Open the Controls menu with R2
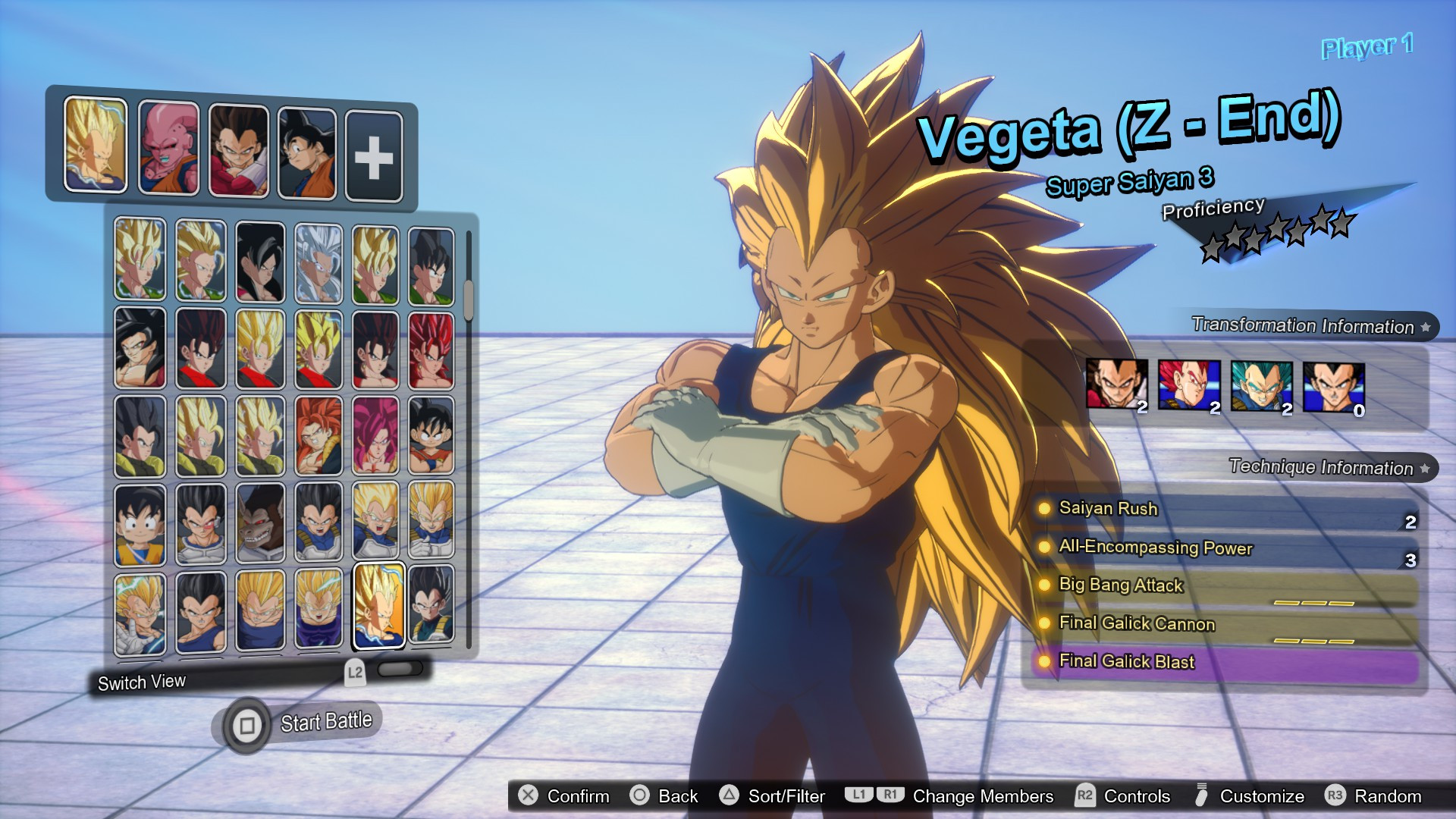1456x819 pixels. pos(1086,796)
